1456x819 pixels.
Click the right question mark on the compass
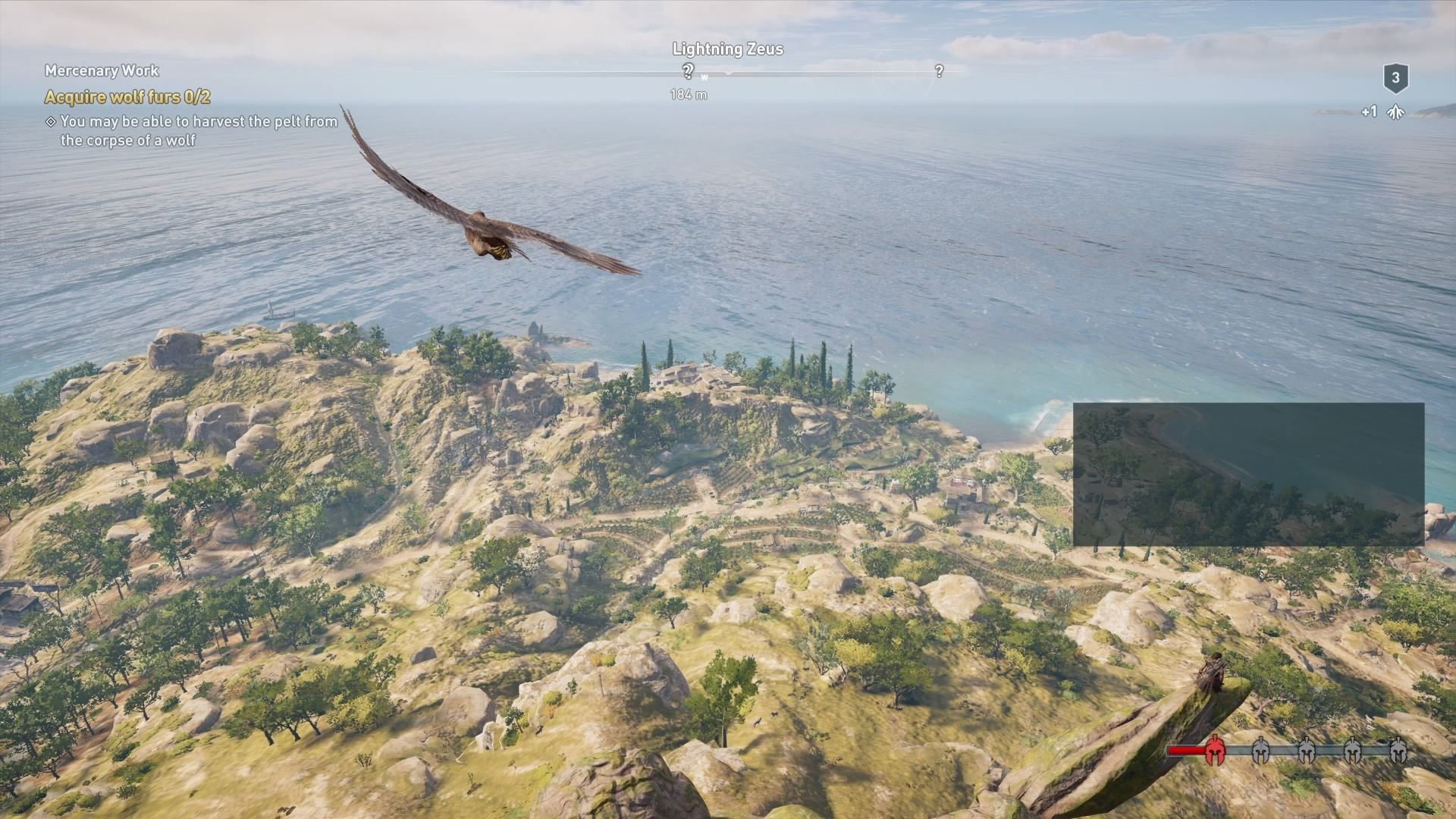(x=940, y=71)
